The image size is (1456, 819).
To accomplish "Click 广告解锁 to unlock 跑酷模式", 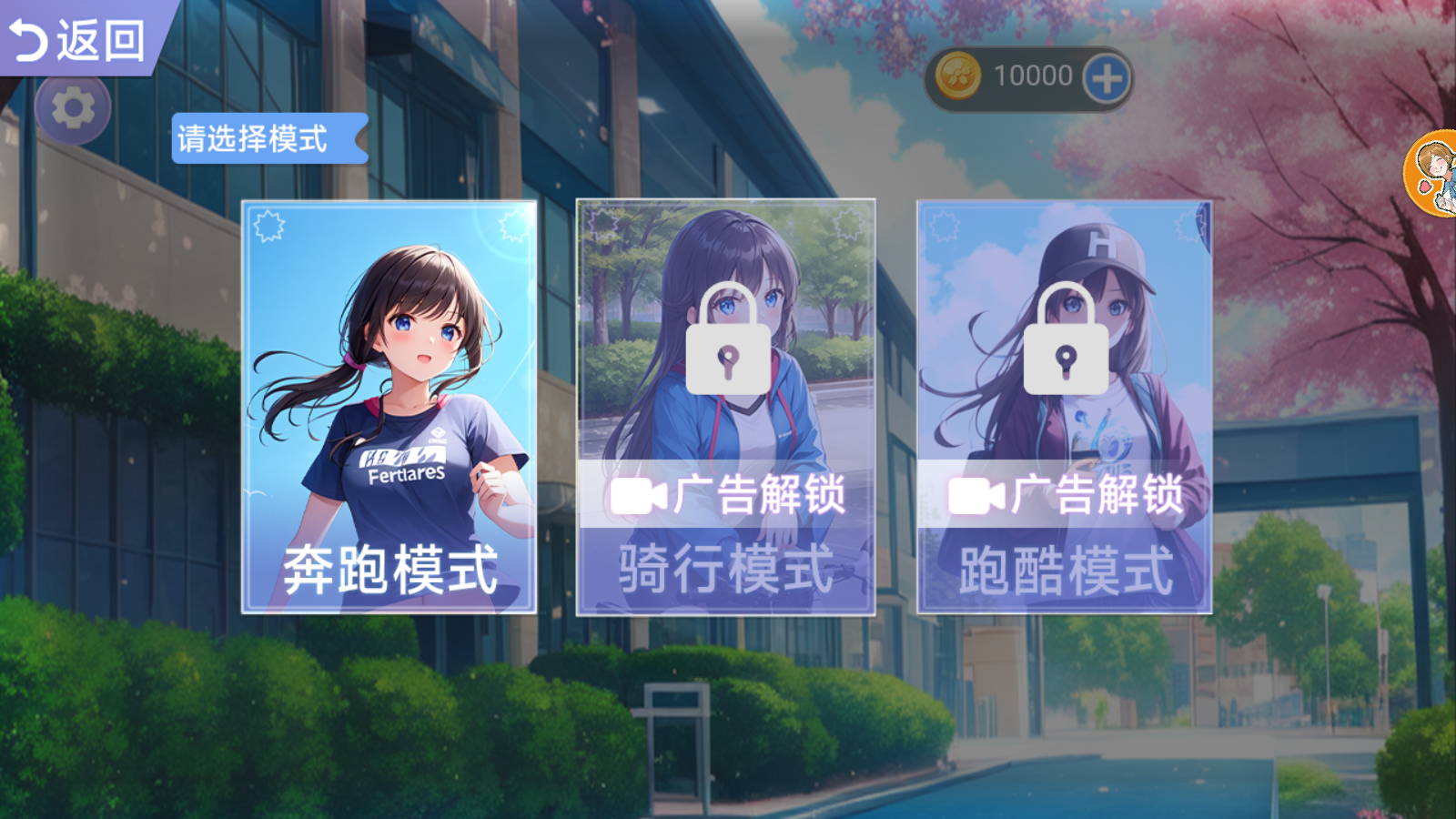I will point(1097,496).
